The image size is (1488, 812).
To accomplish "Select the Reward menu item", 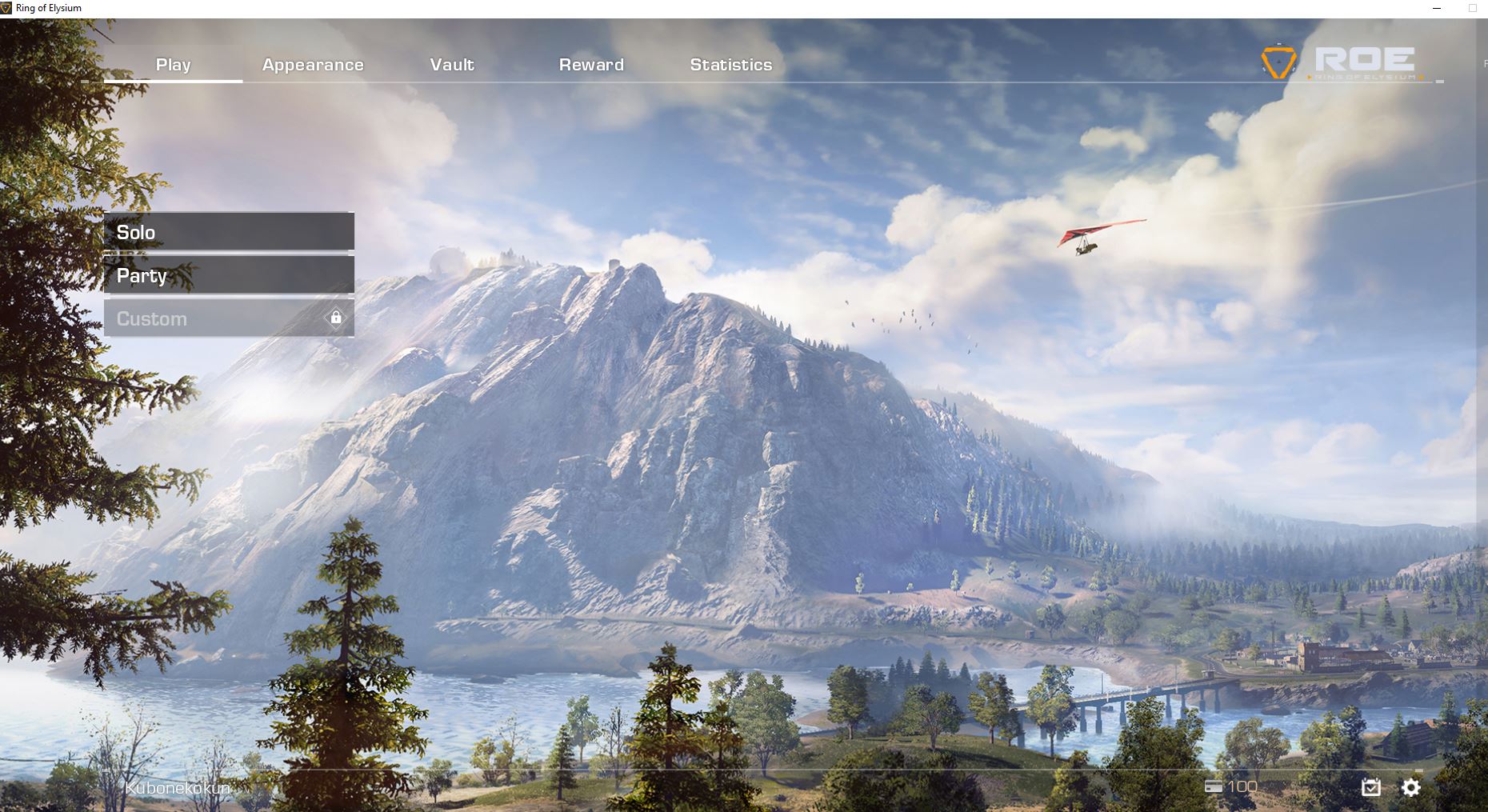I will click(x=591, y=65).
